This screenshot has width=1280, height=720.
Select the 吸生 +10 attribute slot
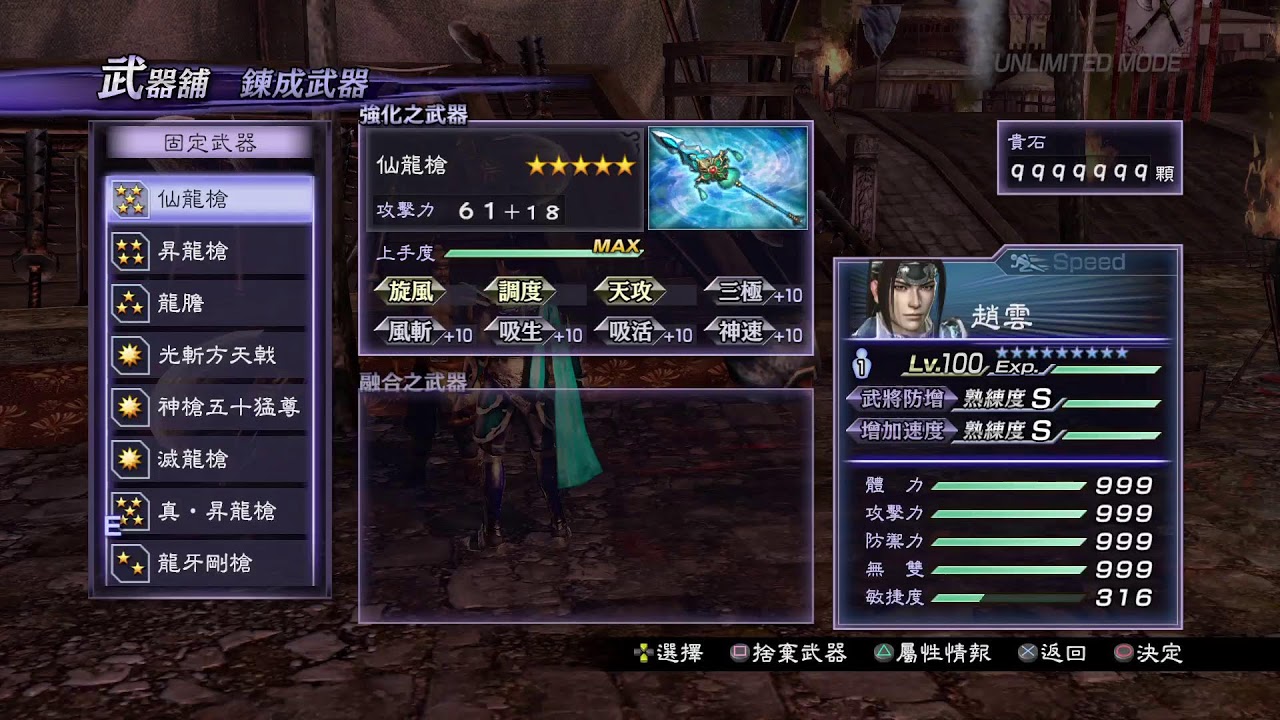coord(531,332)
